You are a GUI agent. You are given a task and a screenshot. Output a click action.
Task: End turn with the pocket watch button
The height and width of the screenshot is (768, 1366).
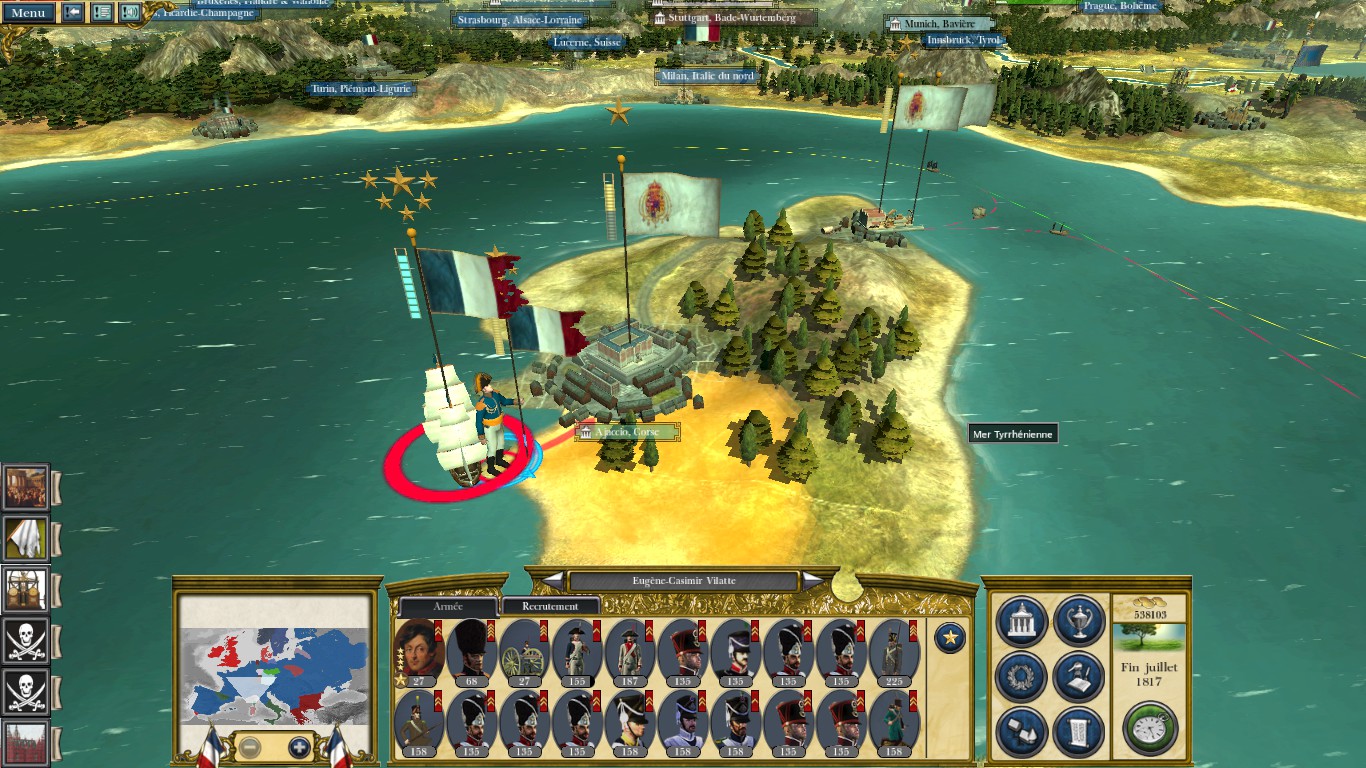pyautogui.click(x=1149, y=728)
